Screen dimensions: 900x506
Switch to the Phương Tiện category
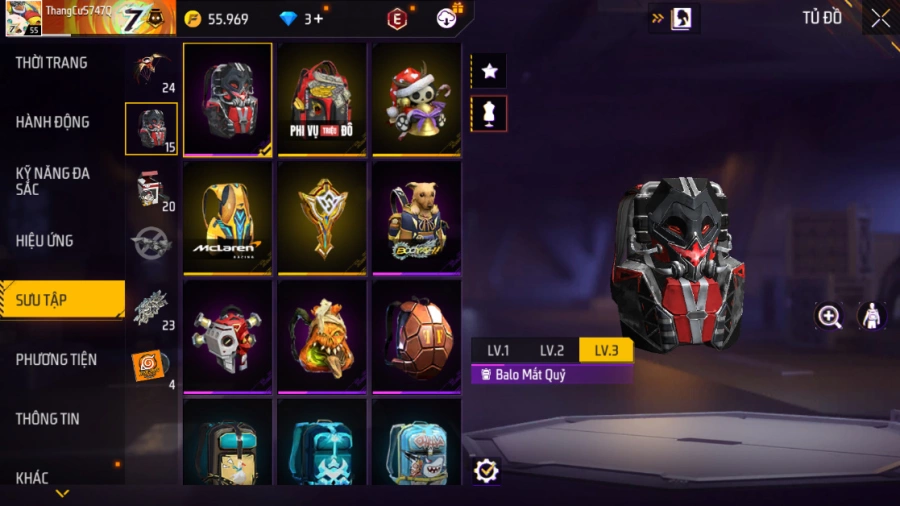(x=57, y=359)
